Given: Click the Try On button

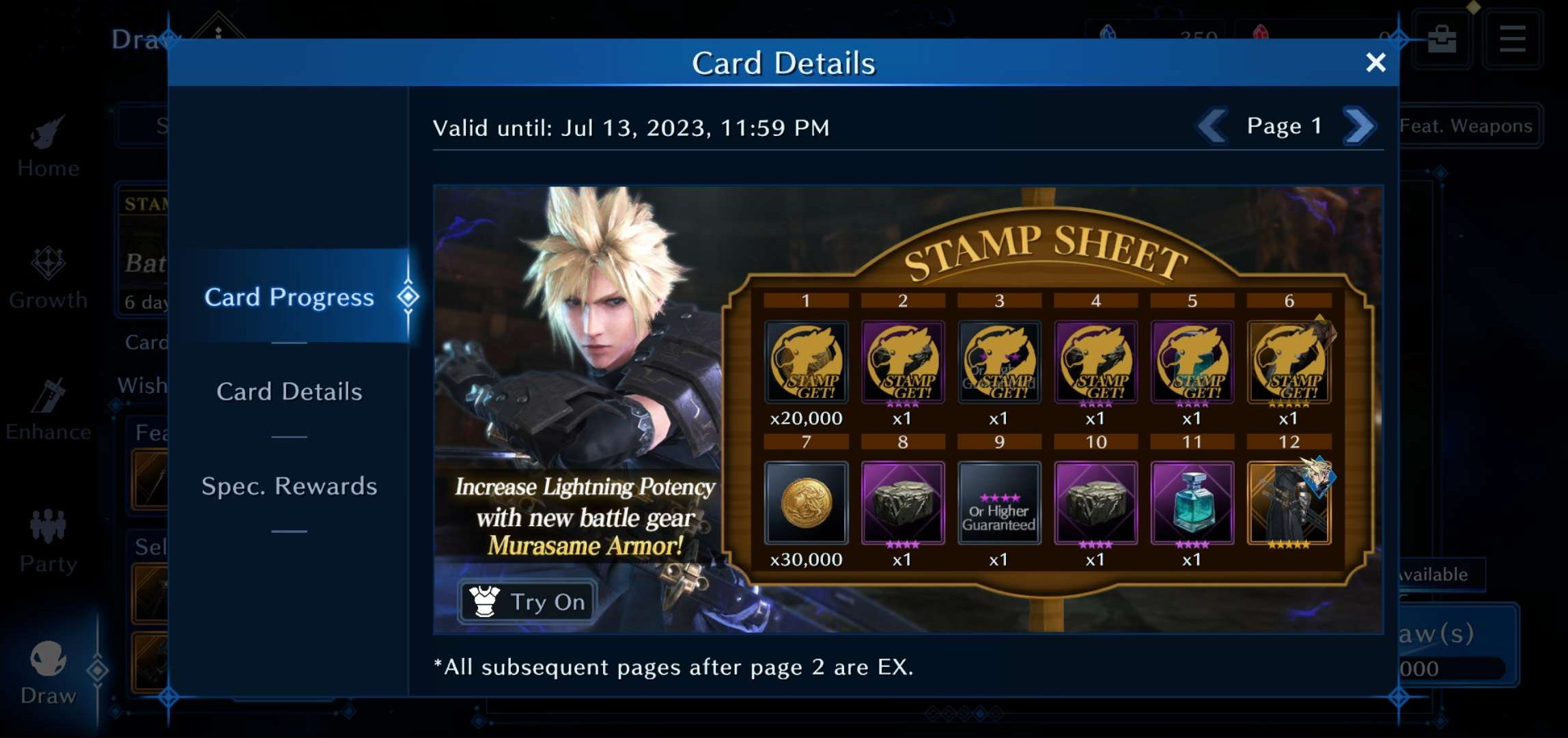Looking at the screenshot, I should [524, 601].
